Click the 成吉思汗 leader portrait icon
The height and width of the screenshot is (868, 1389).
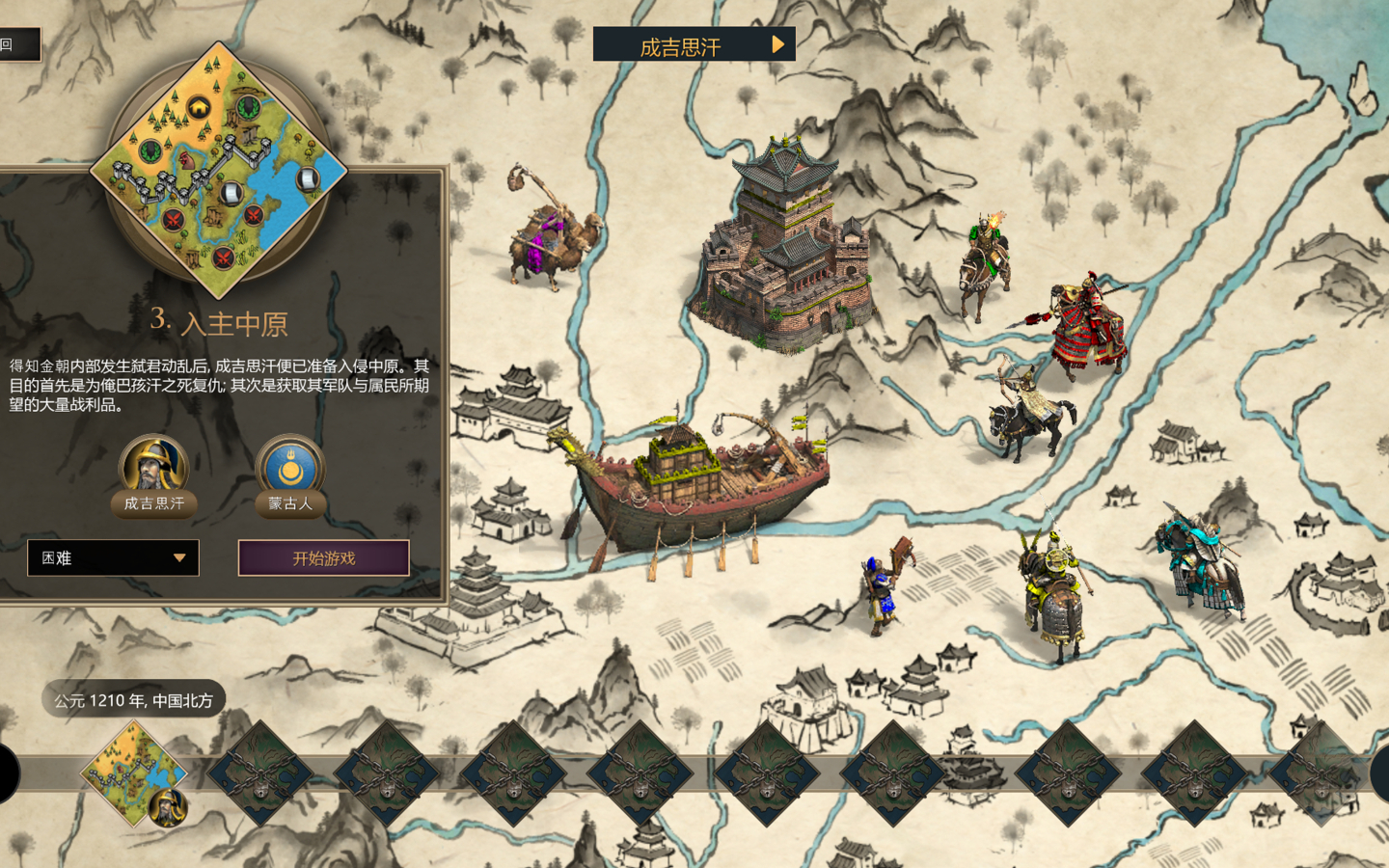pos(153,466)
